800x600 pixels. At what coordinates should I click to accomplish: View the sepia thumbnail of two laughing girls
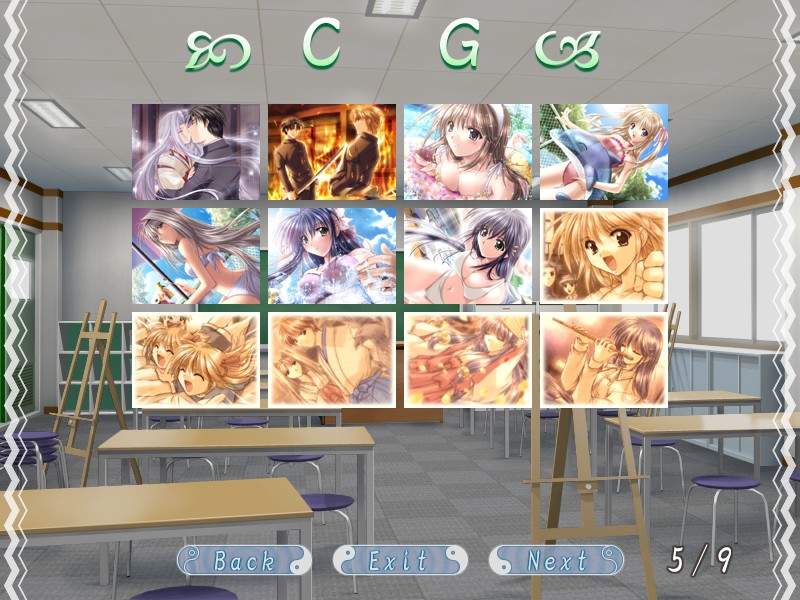196,360
